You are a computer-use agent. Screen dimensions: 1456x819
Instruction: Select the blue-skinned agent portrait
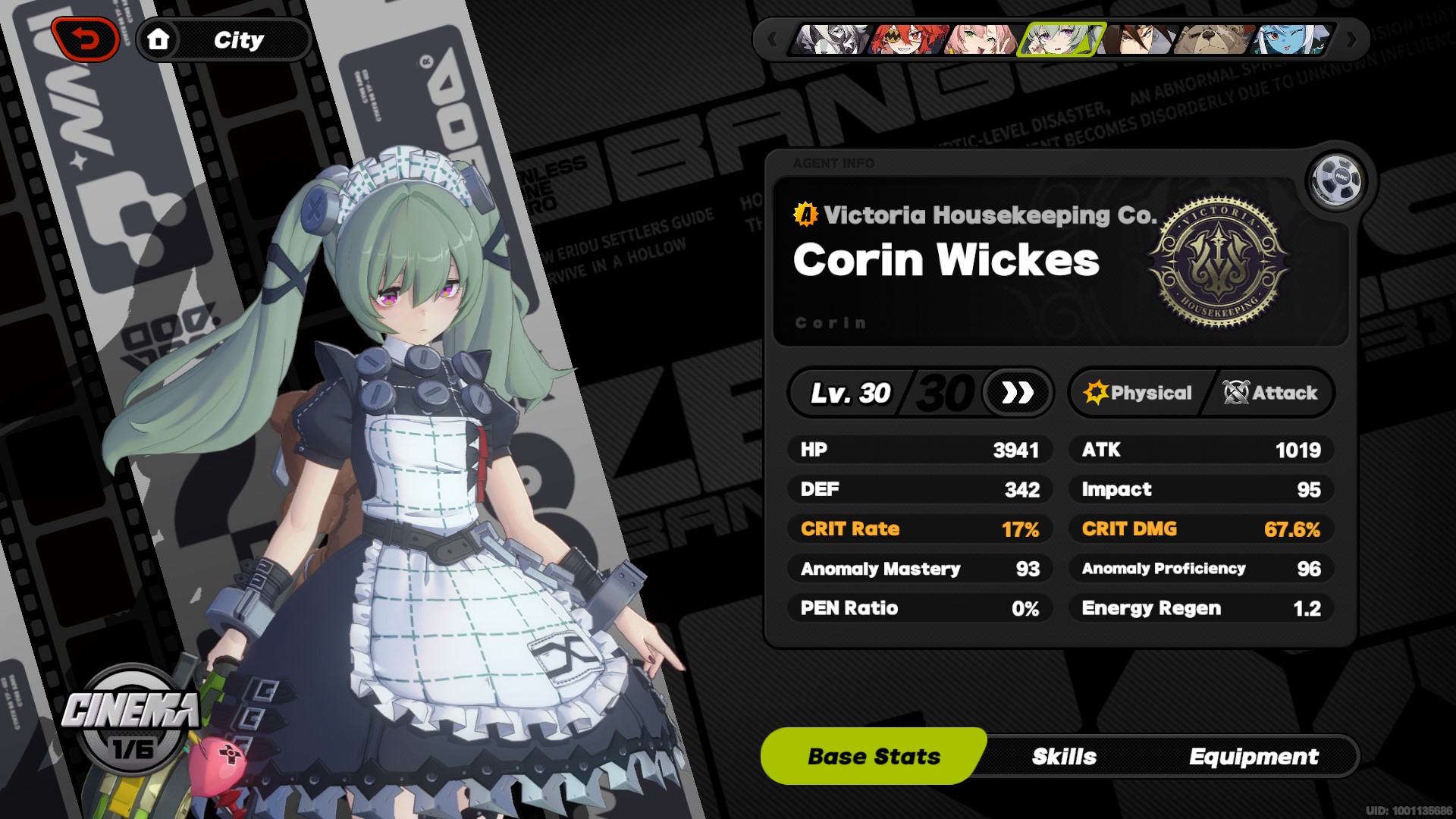tap(1291, 39)
